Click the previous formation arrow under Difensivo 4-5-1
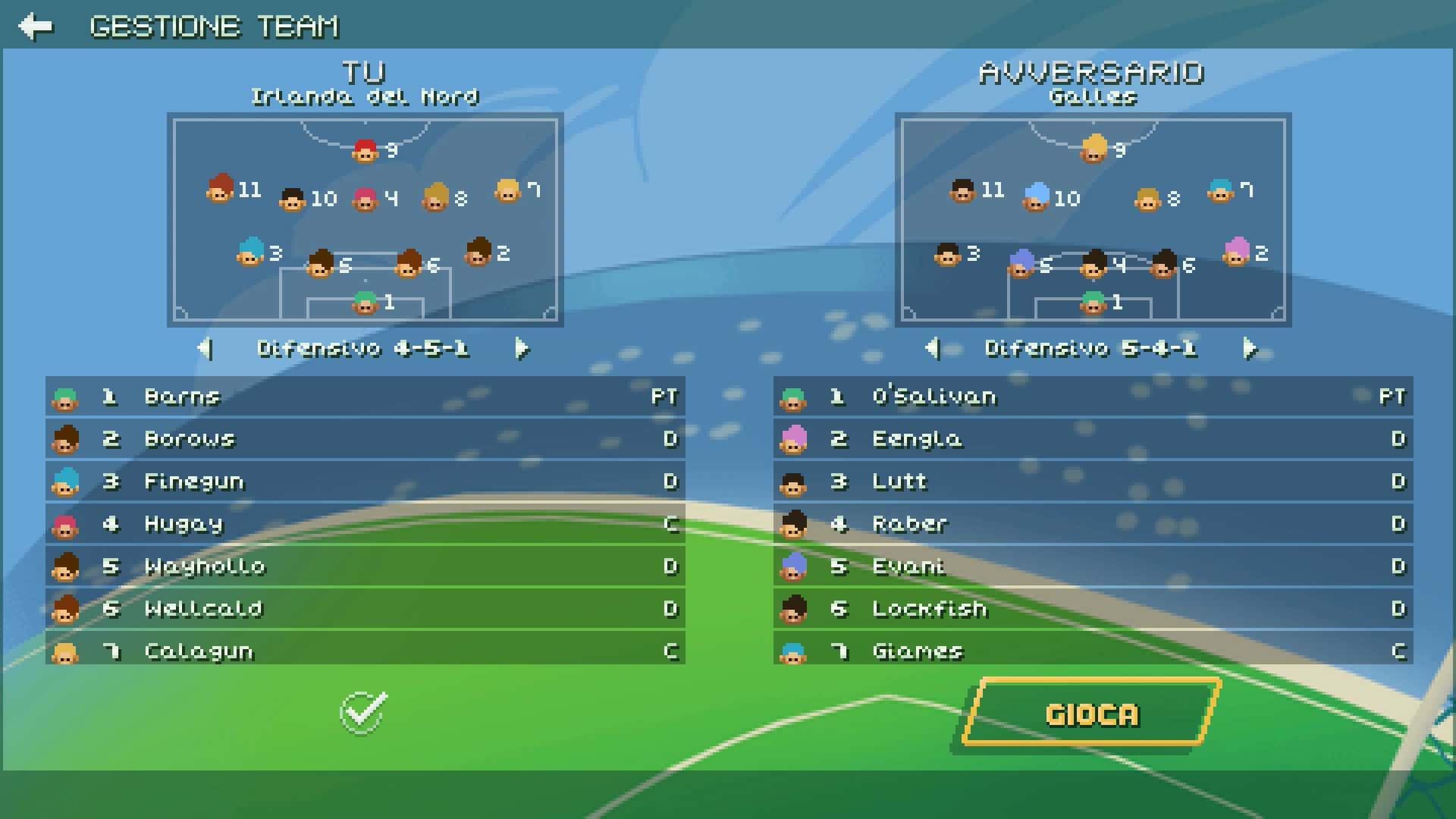The image size is (1456, 819). click(206, 350)
